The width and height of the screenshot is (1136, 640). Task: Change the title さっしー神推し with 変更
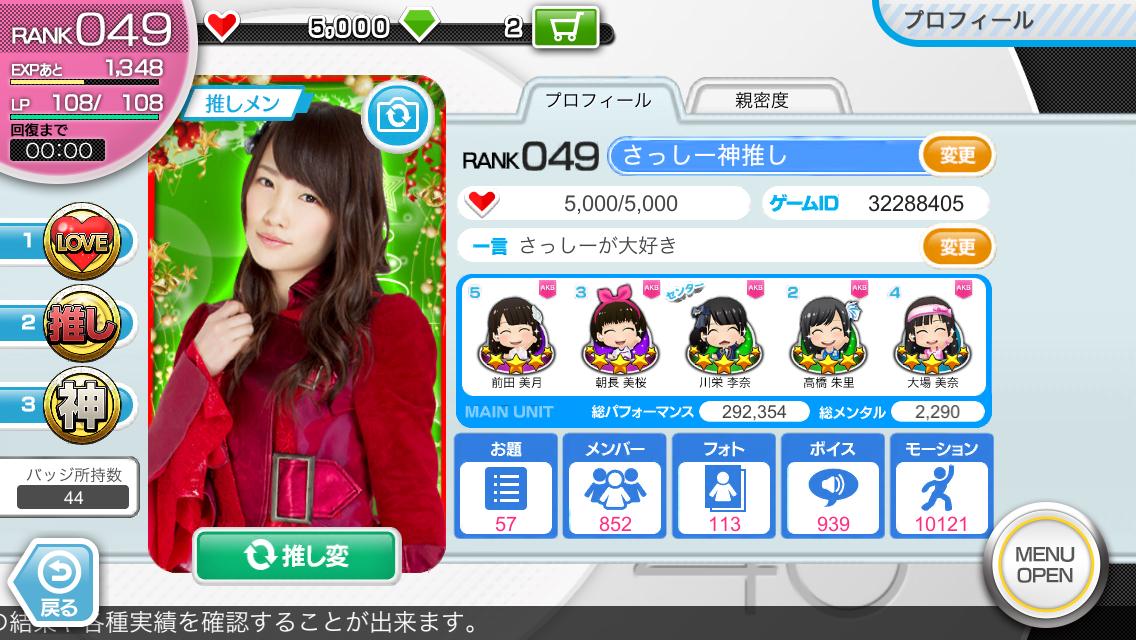click(957, 156)
